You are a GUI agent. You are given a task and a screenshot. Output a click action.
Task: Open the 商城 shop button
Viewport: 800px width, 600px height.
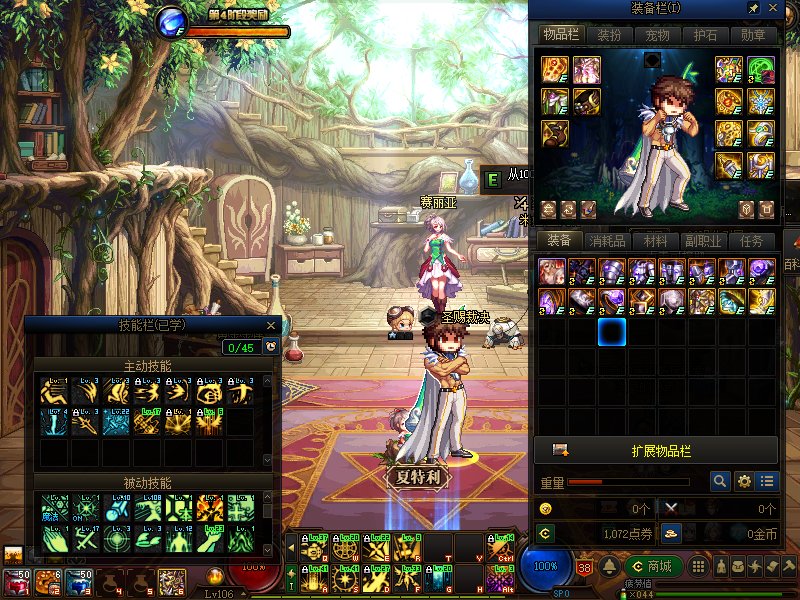coord(653,567)
